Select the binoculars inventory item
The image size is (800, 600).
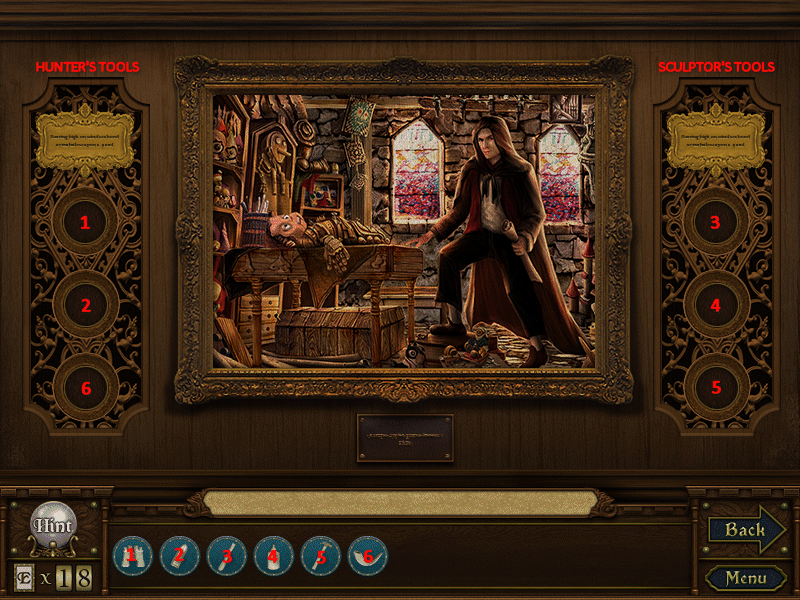(x=132, y=555)
